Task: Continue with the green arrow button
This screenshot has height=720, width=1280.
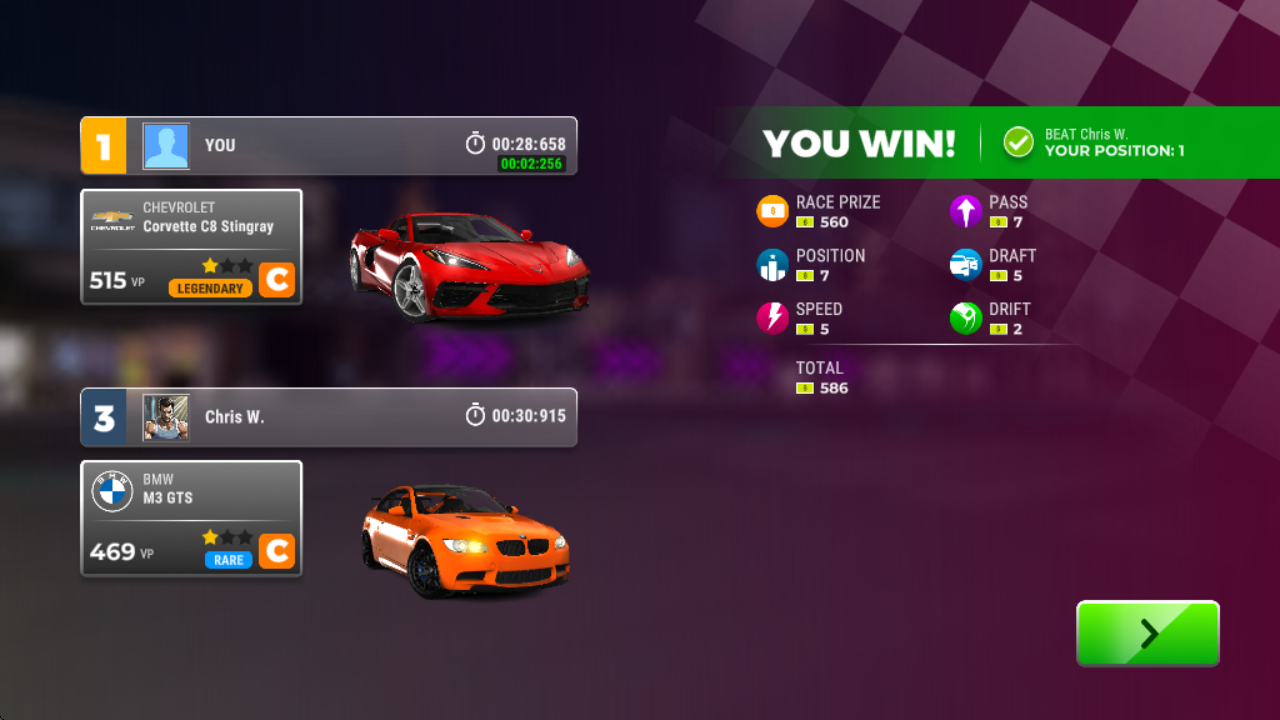Action: click(x=1147, y=633)
